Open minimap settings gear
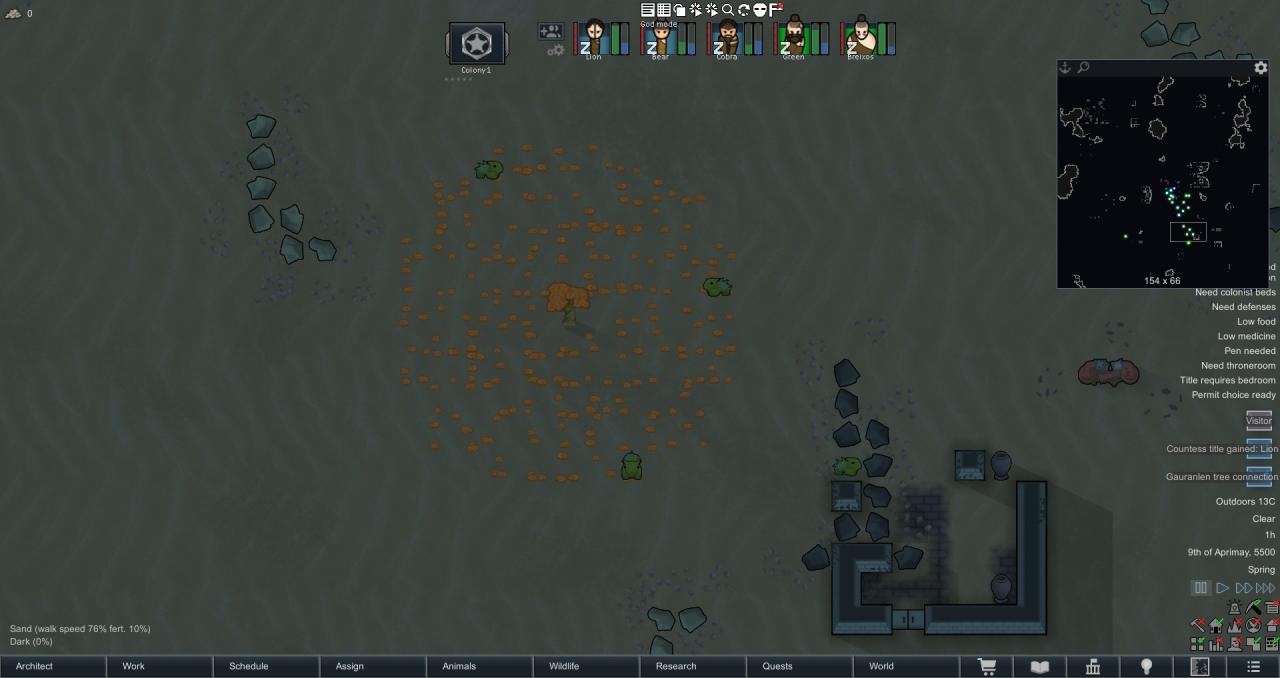The image size is (1280, 678). [x=1261, y=68]
